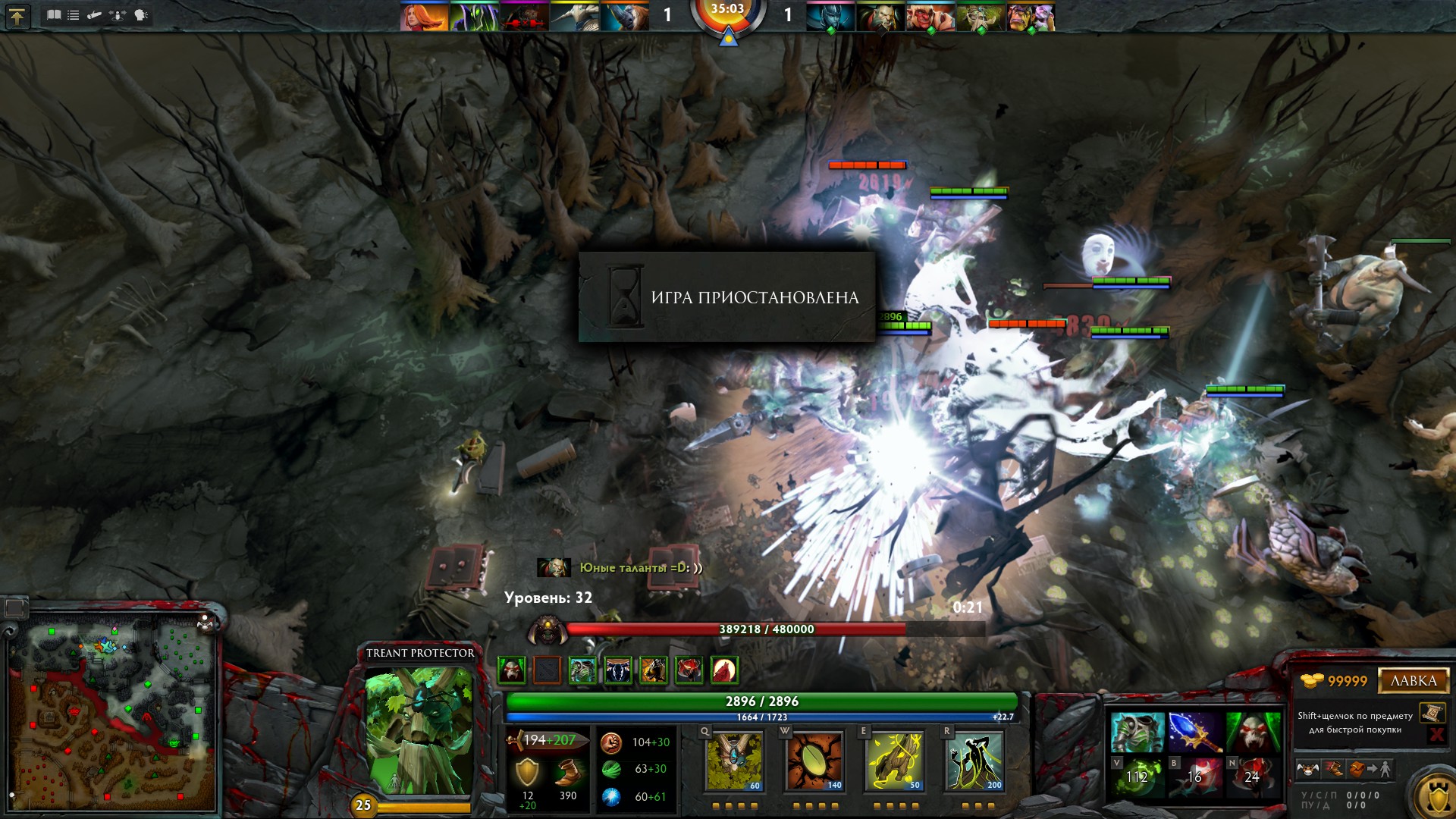Select the red-haired Lina portrait in top bar

tap(424, 17)
